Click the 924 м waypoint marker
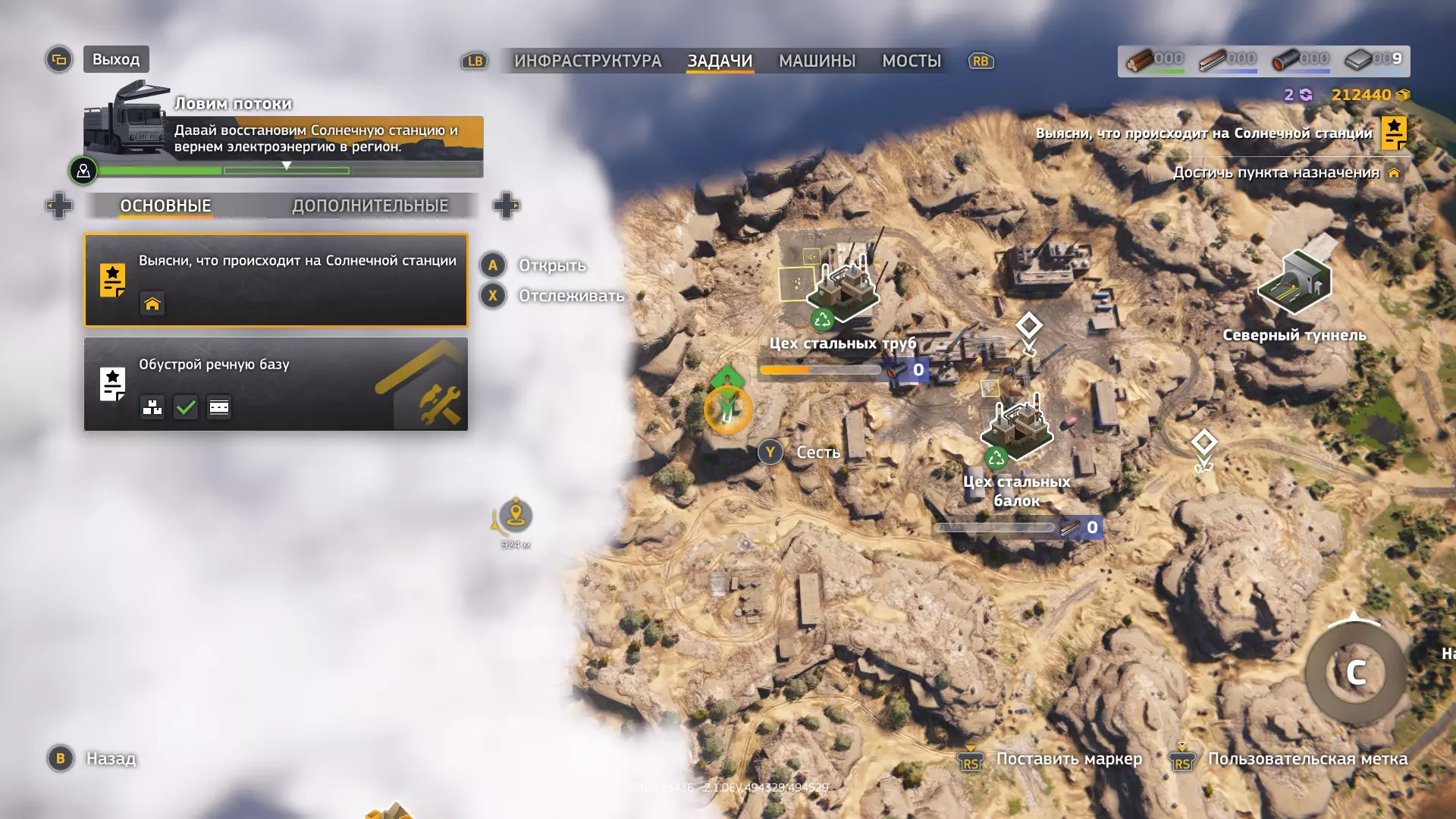Image resolution: width=1456 pixels, height=819 pixels. click(x=516, y=516)
